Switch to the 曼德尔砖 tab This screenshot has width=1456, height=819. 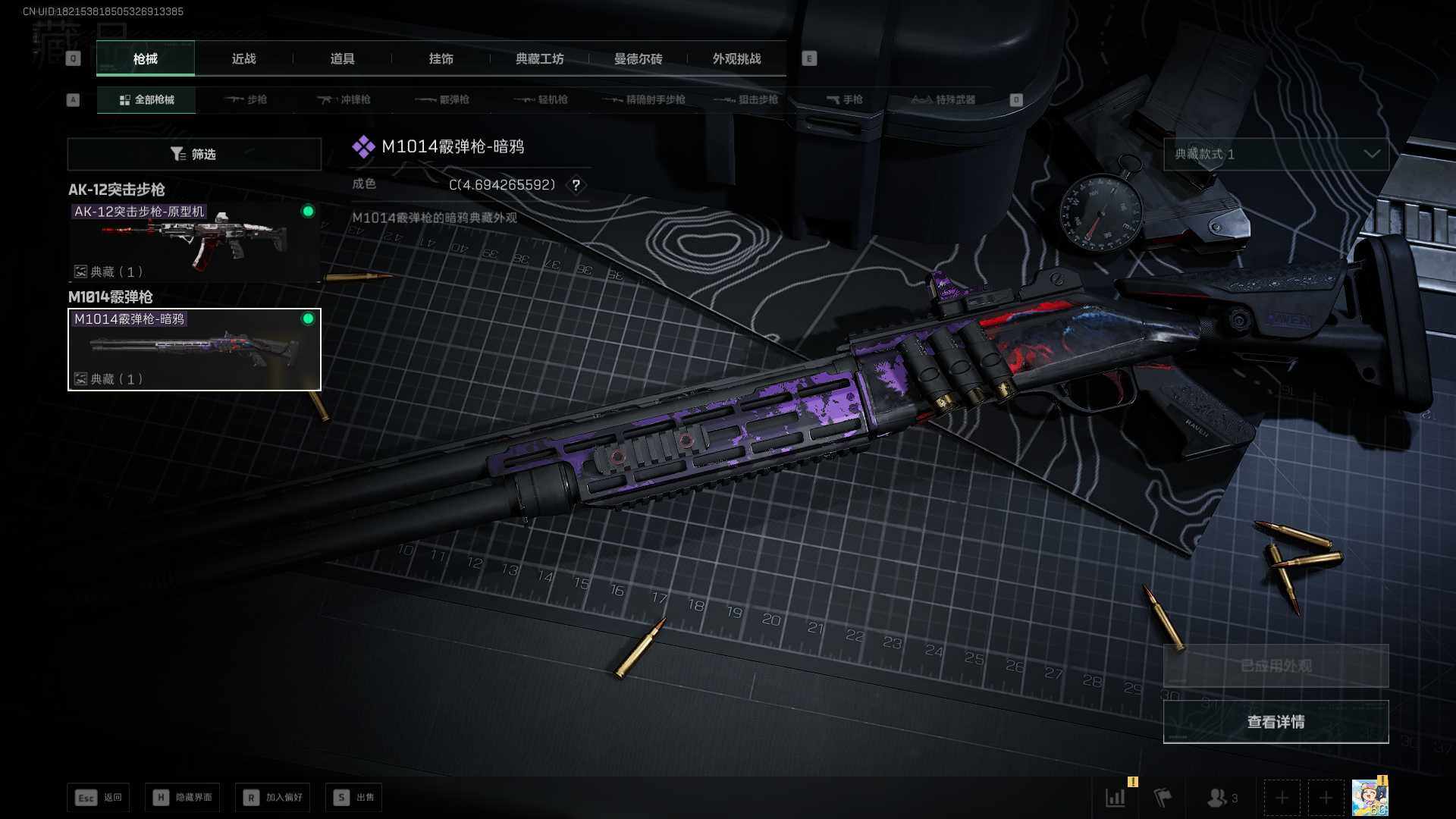[x=638, y=58]
